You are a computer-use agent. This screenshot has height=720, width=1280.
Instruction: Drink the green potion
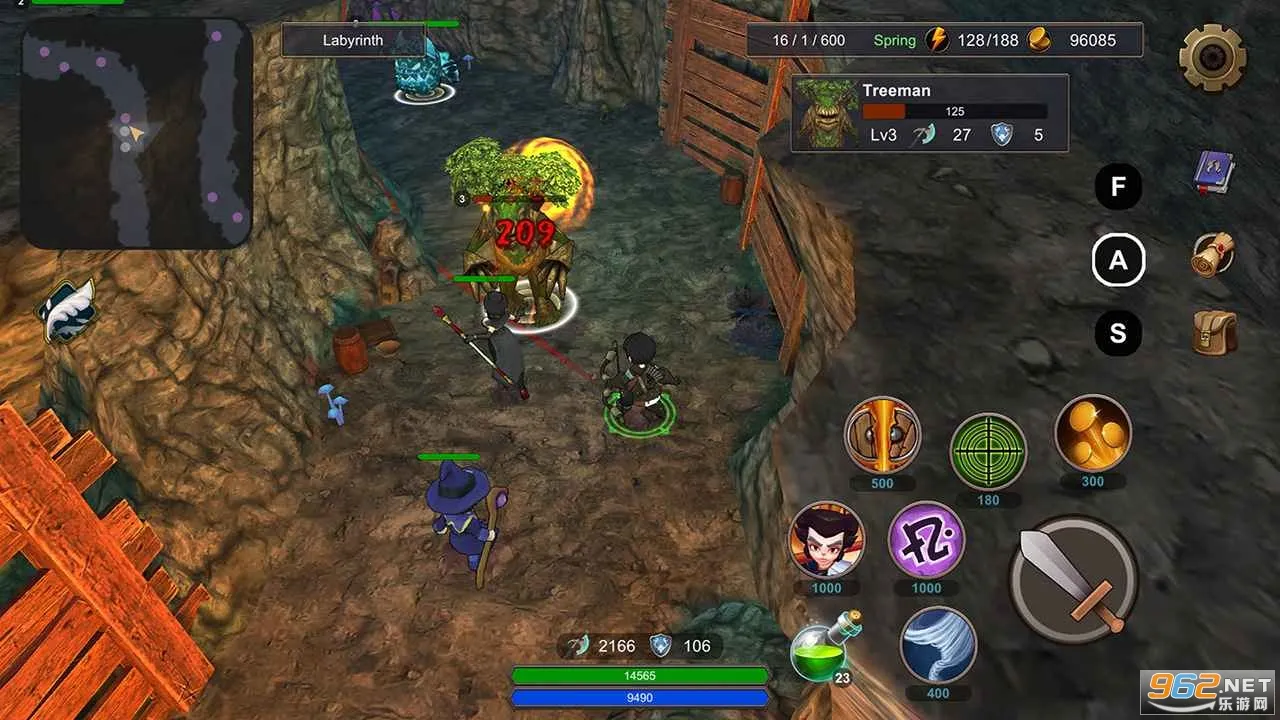click(x=820, y=650)
